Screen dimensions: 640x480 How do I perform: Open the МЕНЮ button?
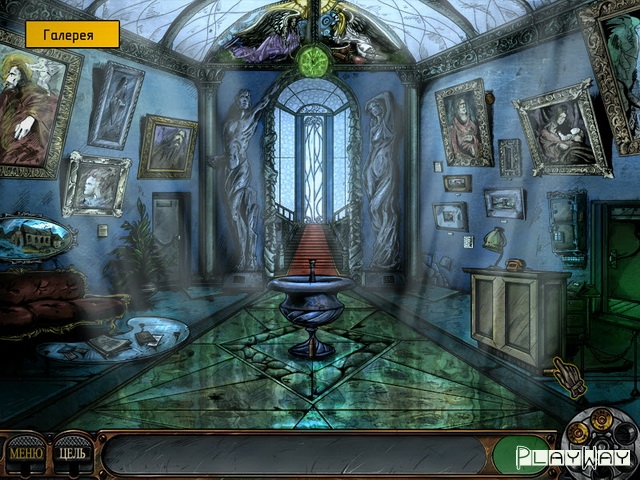(x=25, y=455)
